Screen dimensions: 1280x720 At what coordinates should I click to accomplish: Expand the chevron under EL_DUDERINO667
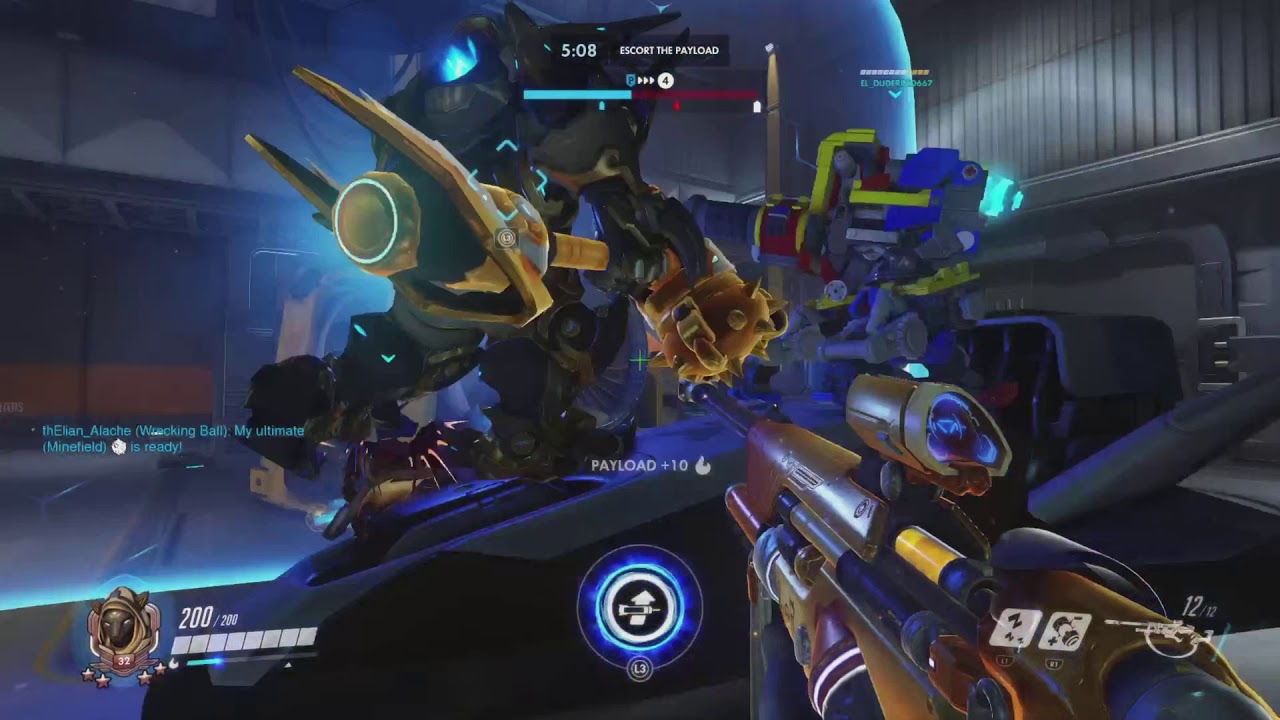click(895, 95)
